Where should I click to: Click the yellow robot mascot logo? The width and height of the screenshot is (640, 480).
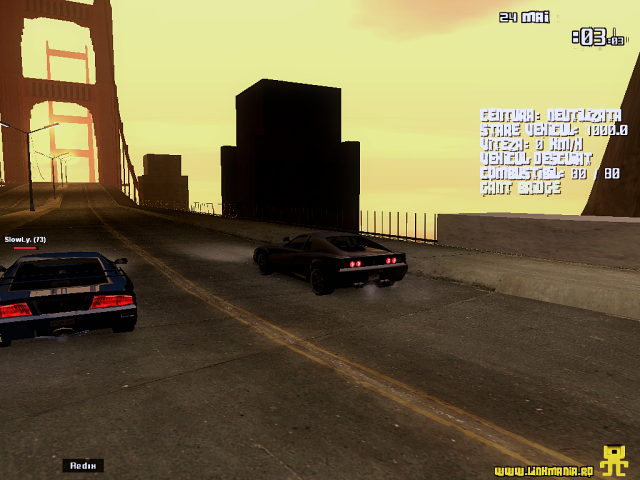click(613, 460)
